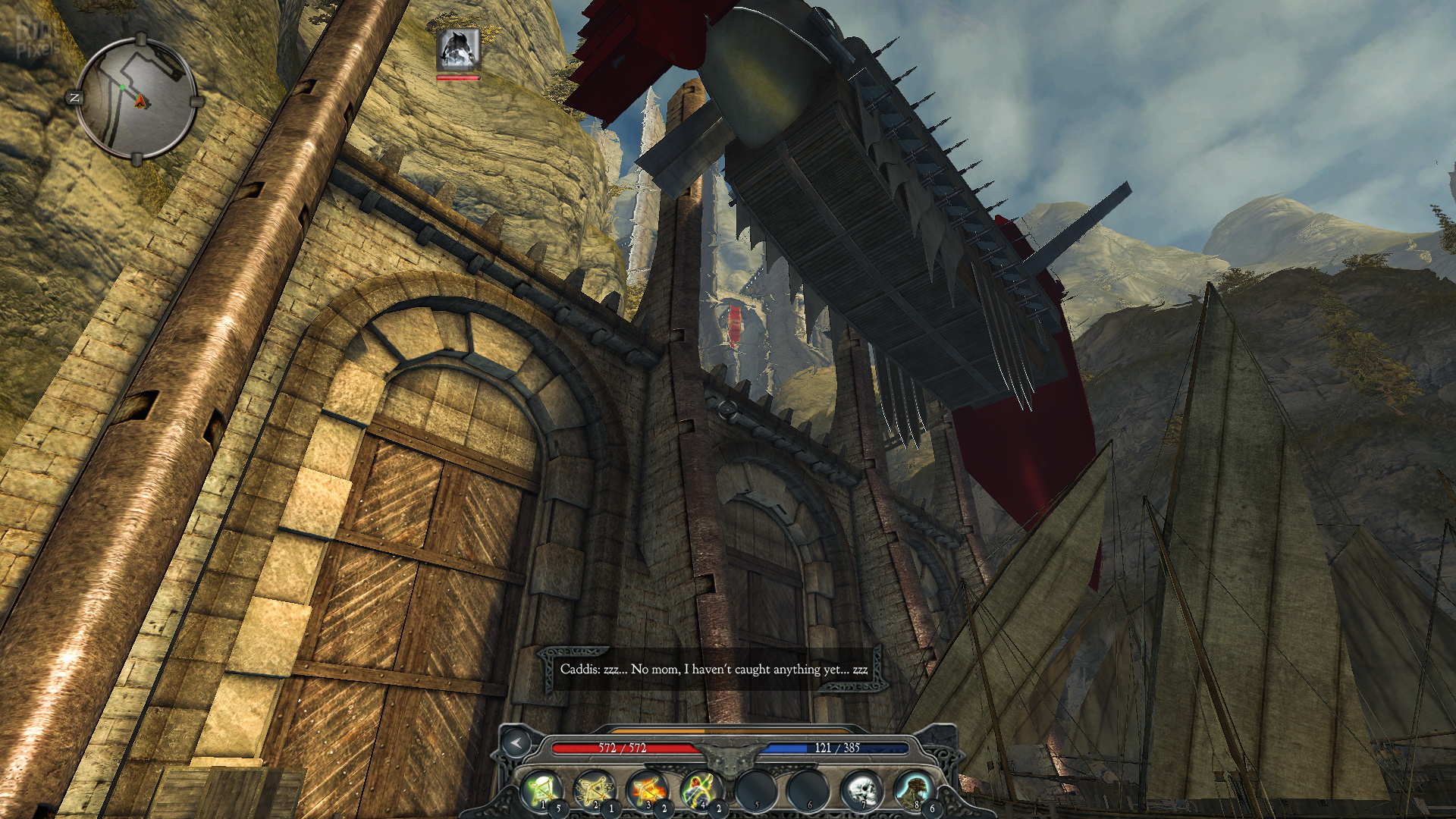The image size is (1456, 819).
Task: Use the yellow multi-arrow bow skill
Action: (x=594, y=789)
